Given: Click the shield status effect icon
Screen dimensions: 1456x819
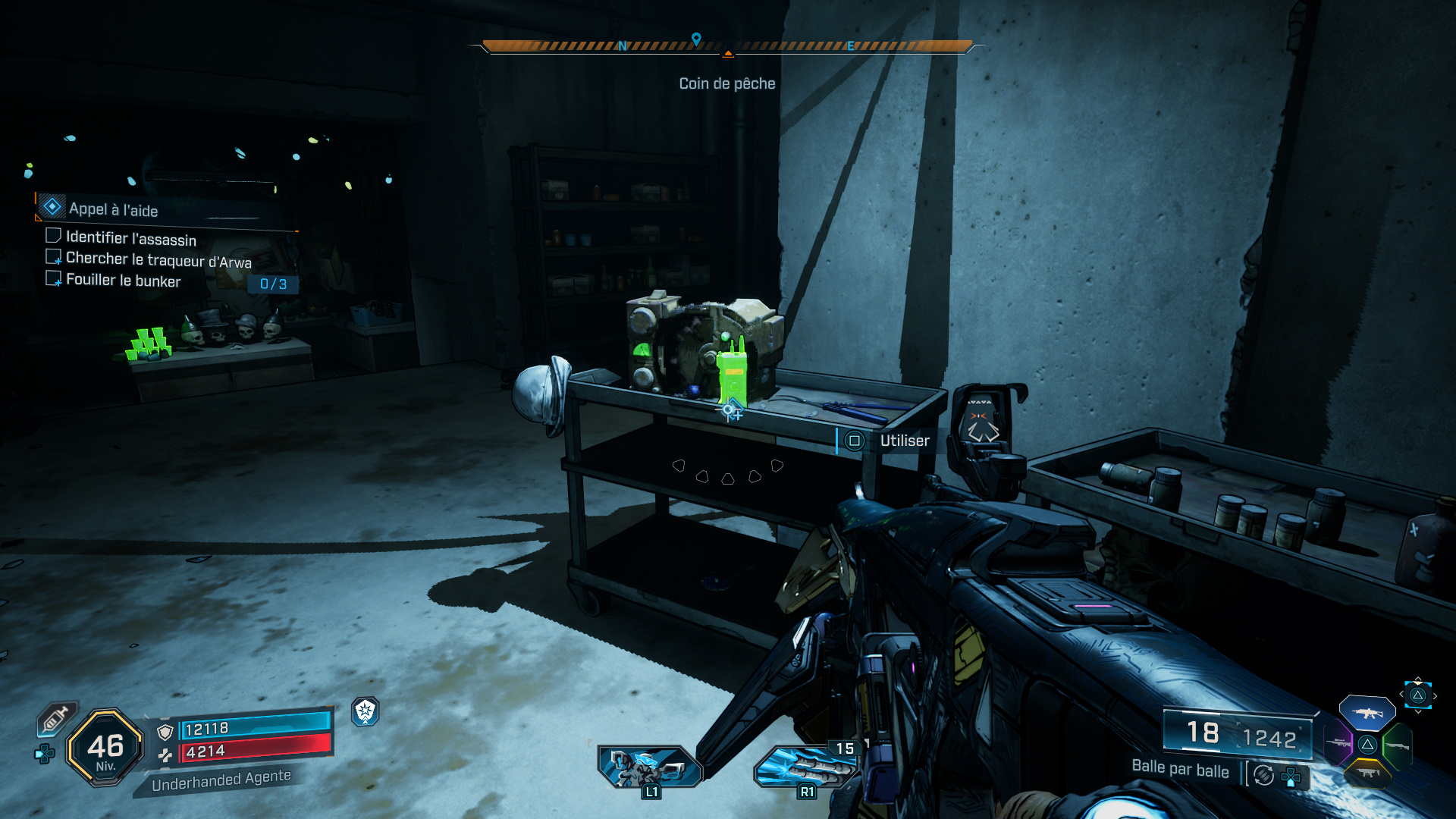Looking at the screenshot, I should tap(366, 711).
